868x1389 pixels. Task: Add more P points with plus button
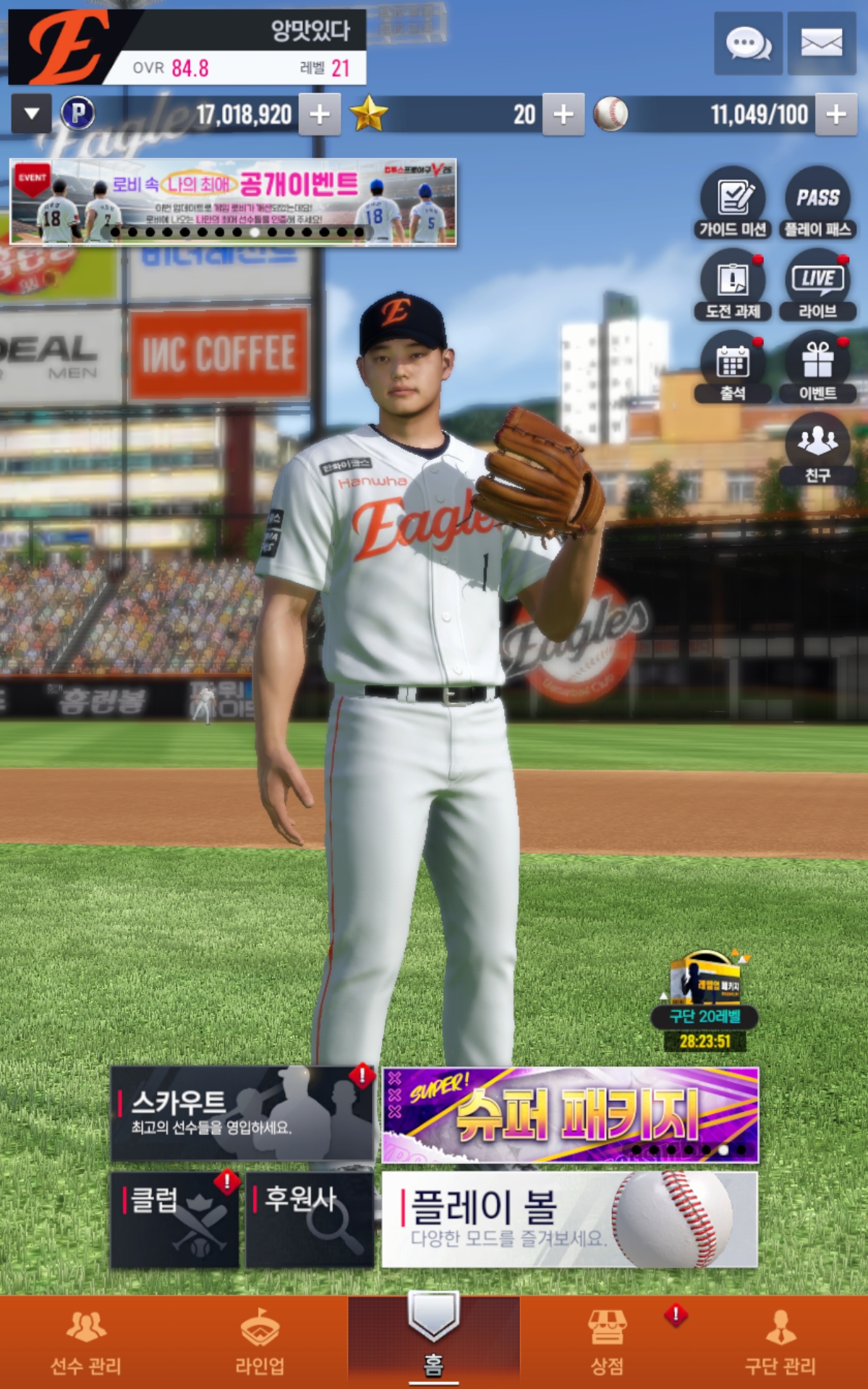[319, 114]
